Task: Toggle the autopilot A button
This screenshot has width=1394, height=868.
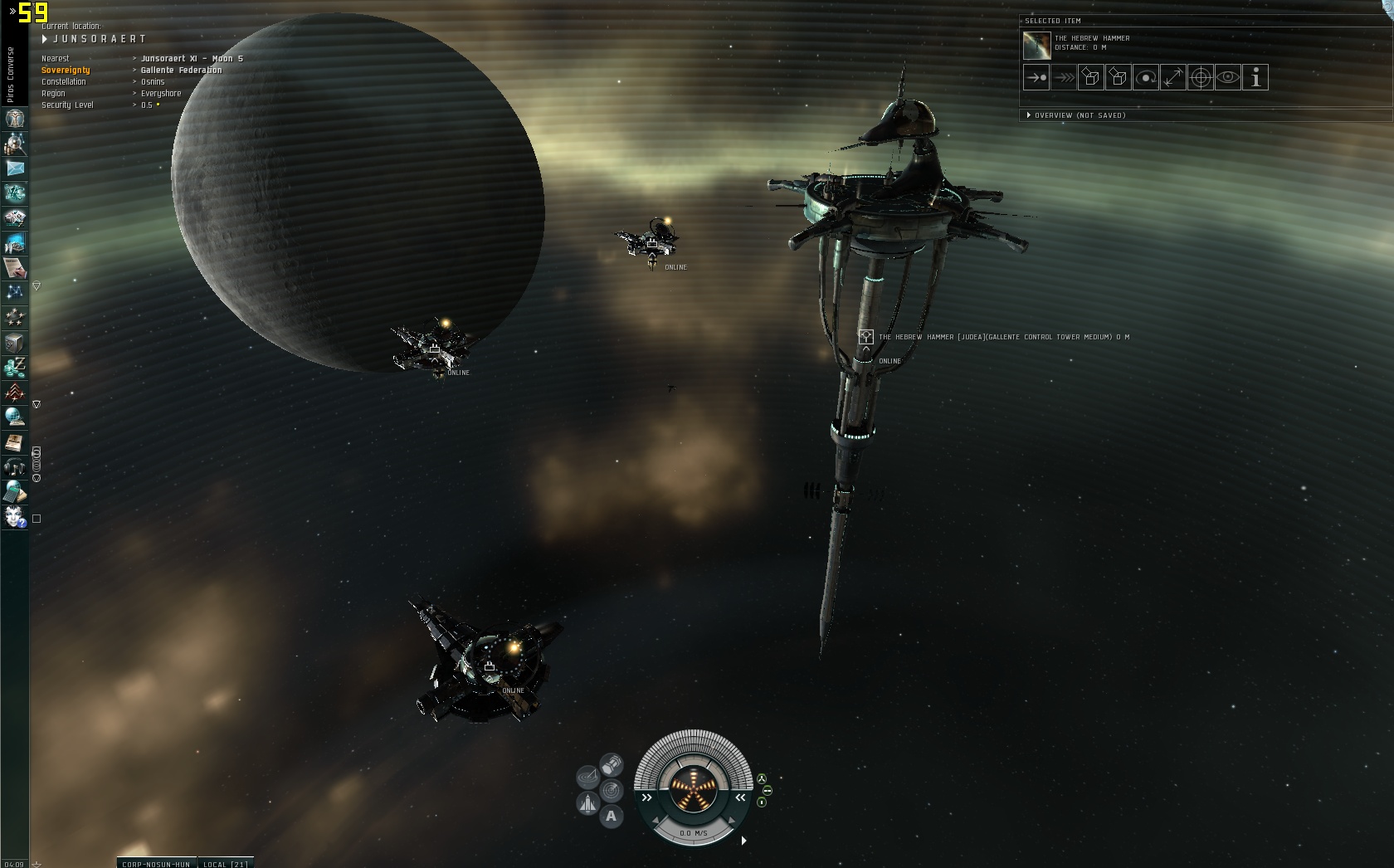Action: (612, 817)
